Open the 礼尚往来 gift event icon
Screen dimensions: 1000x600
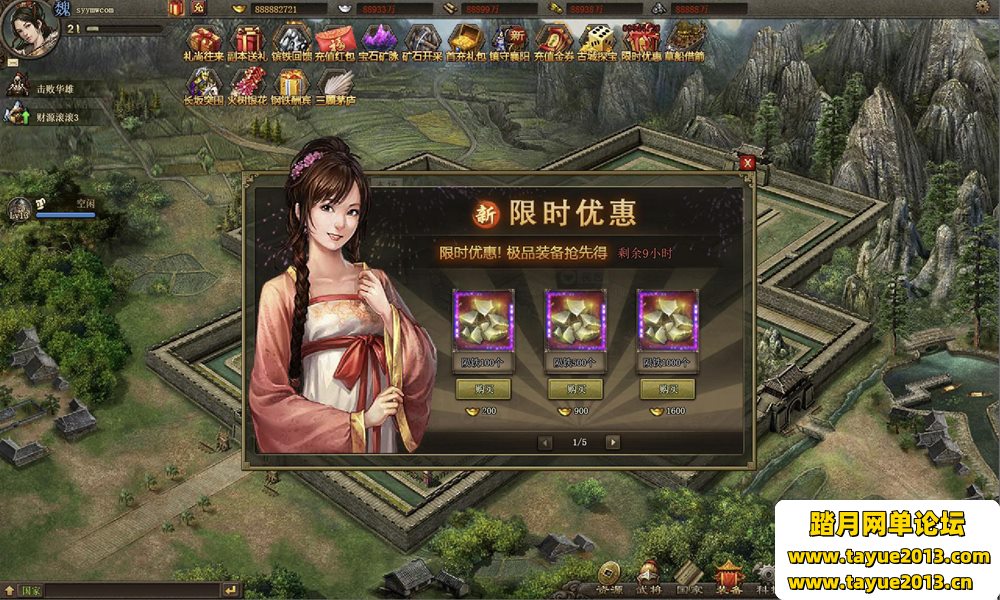pyautogui.click(x=204, y=41)
